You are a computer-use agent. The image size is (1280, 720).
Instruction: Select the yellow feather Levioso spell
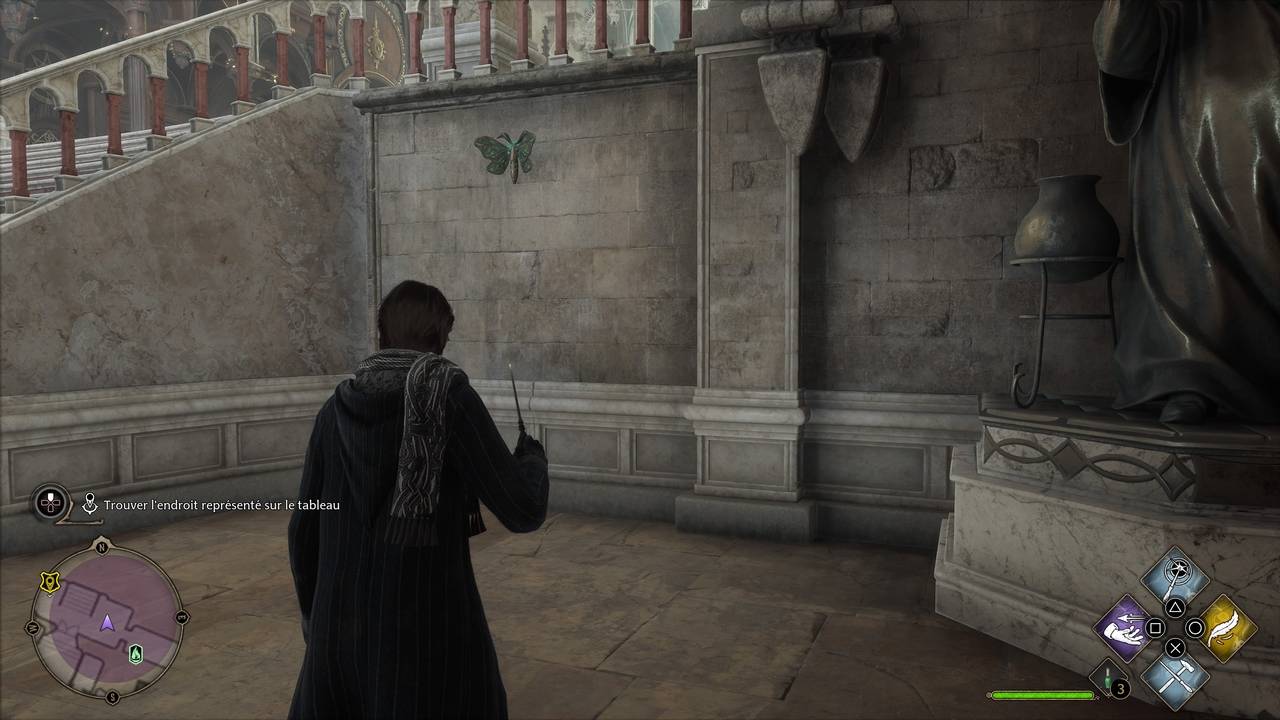point(1227,628)
